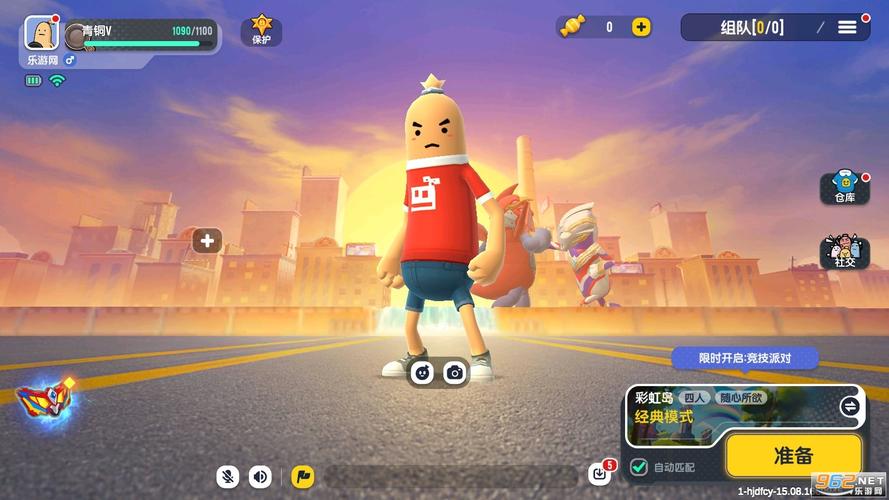Image resolution: width=889 pixels, height=500 pixels.
Task: Open the 仓库 warehouse
Action: pyautogui.click(x=844, y=188)
